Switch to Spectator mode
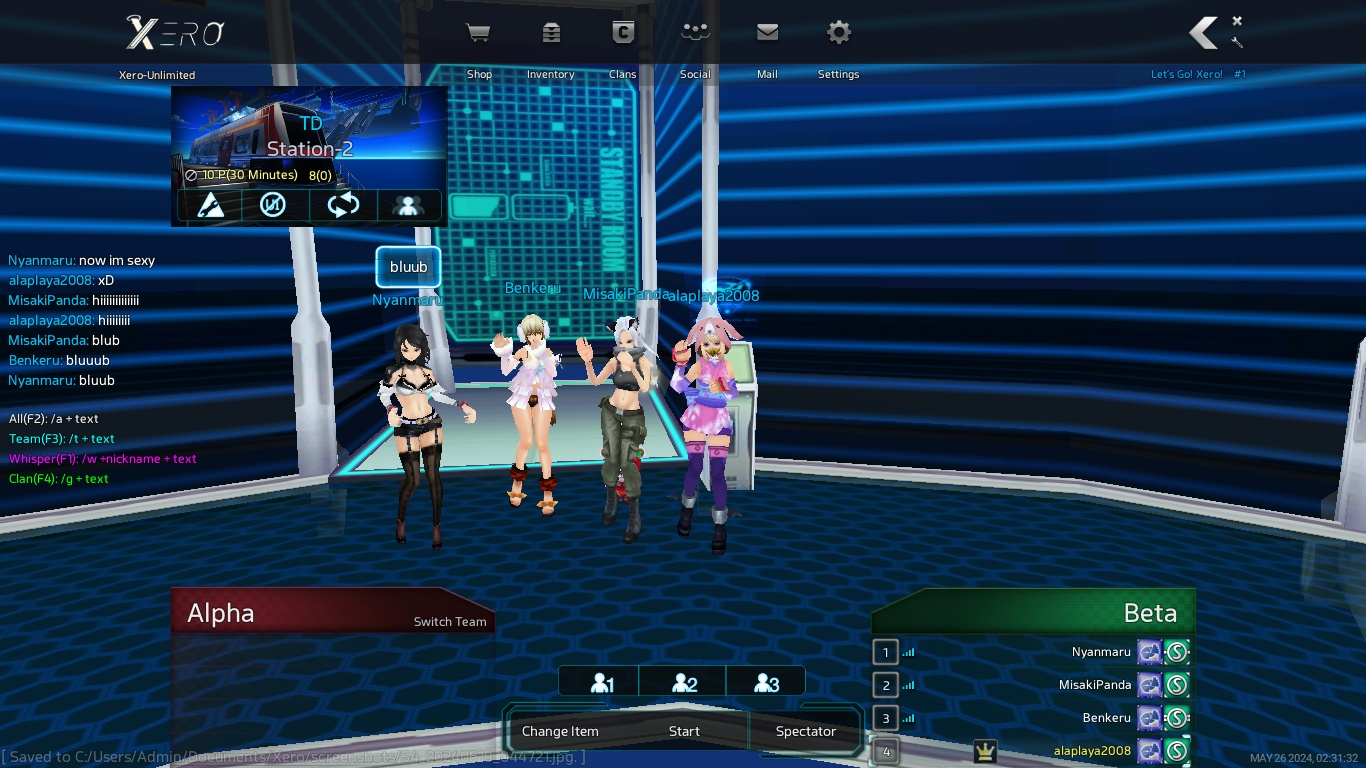Image resolution: width=1366 pixels, height=768 pixels. pos(805,731)
